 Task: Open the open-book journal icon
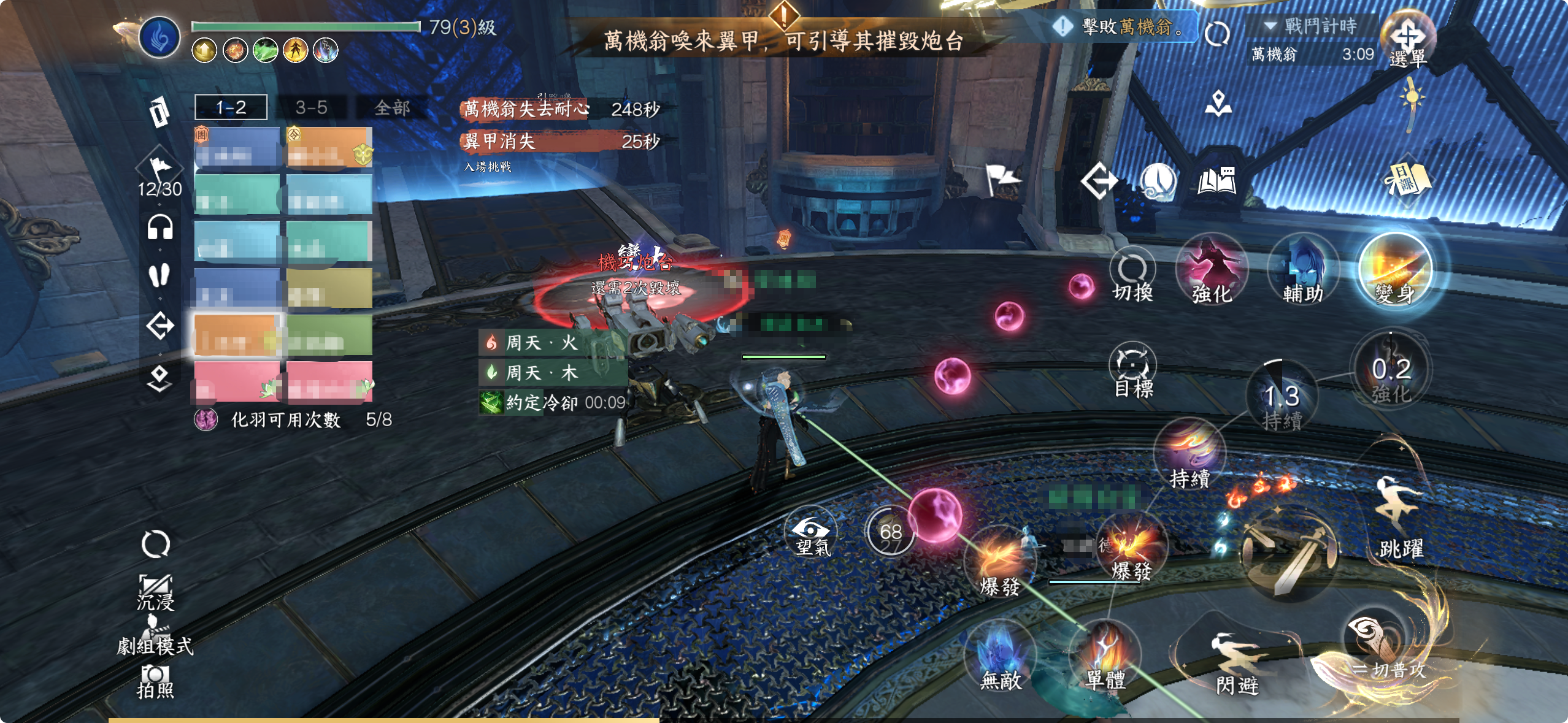click(1216, 181)
